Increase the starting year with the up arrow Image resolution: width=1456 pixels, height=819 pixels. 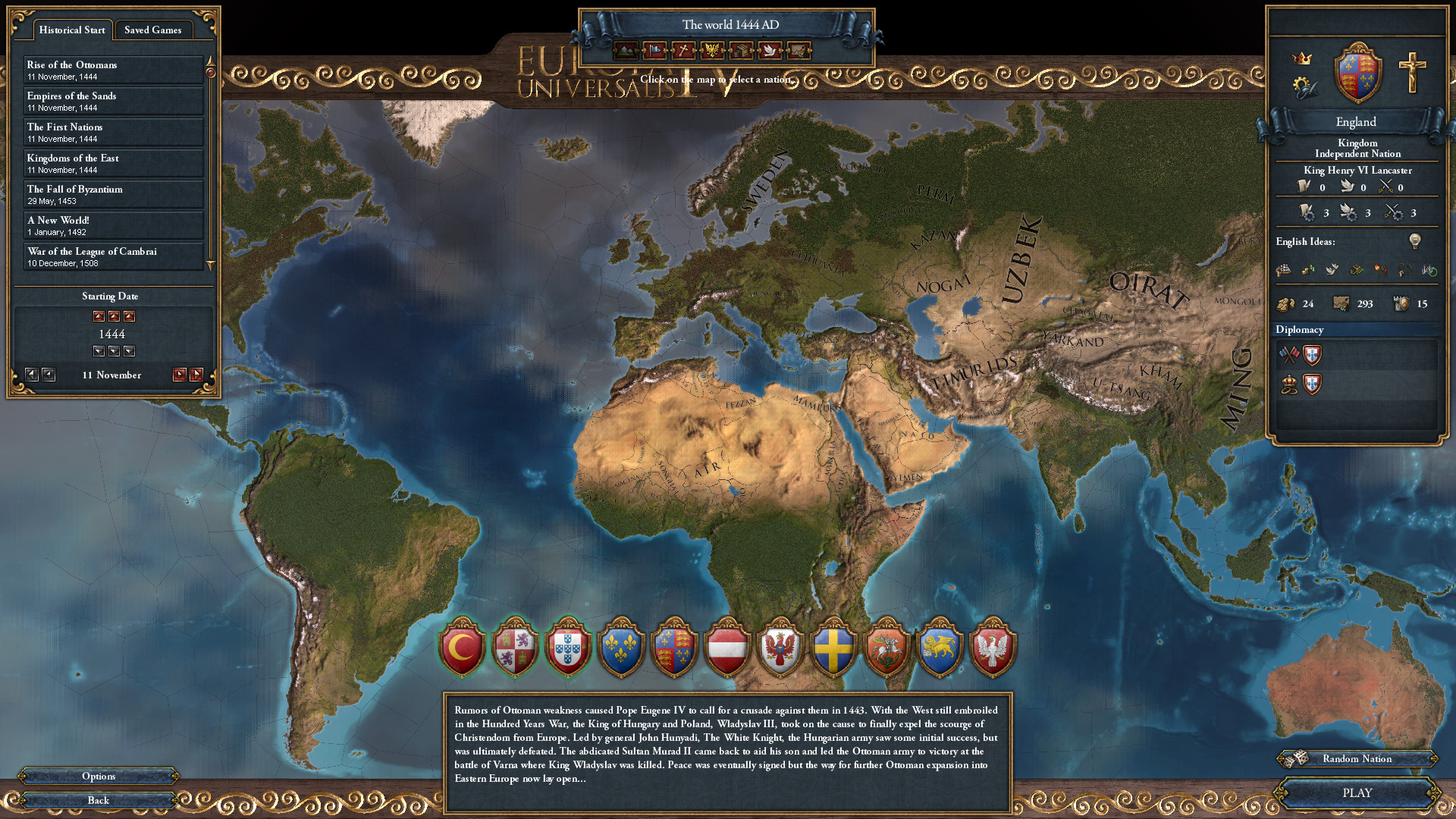(114, 316)
